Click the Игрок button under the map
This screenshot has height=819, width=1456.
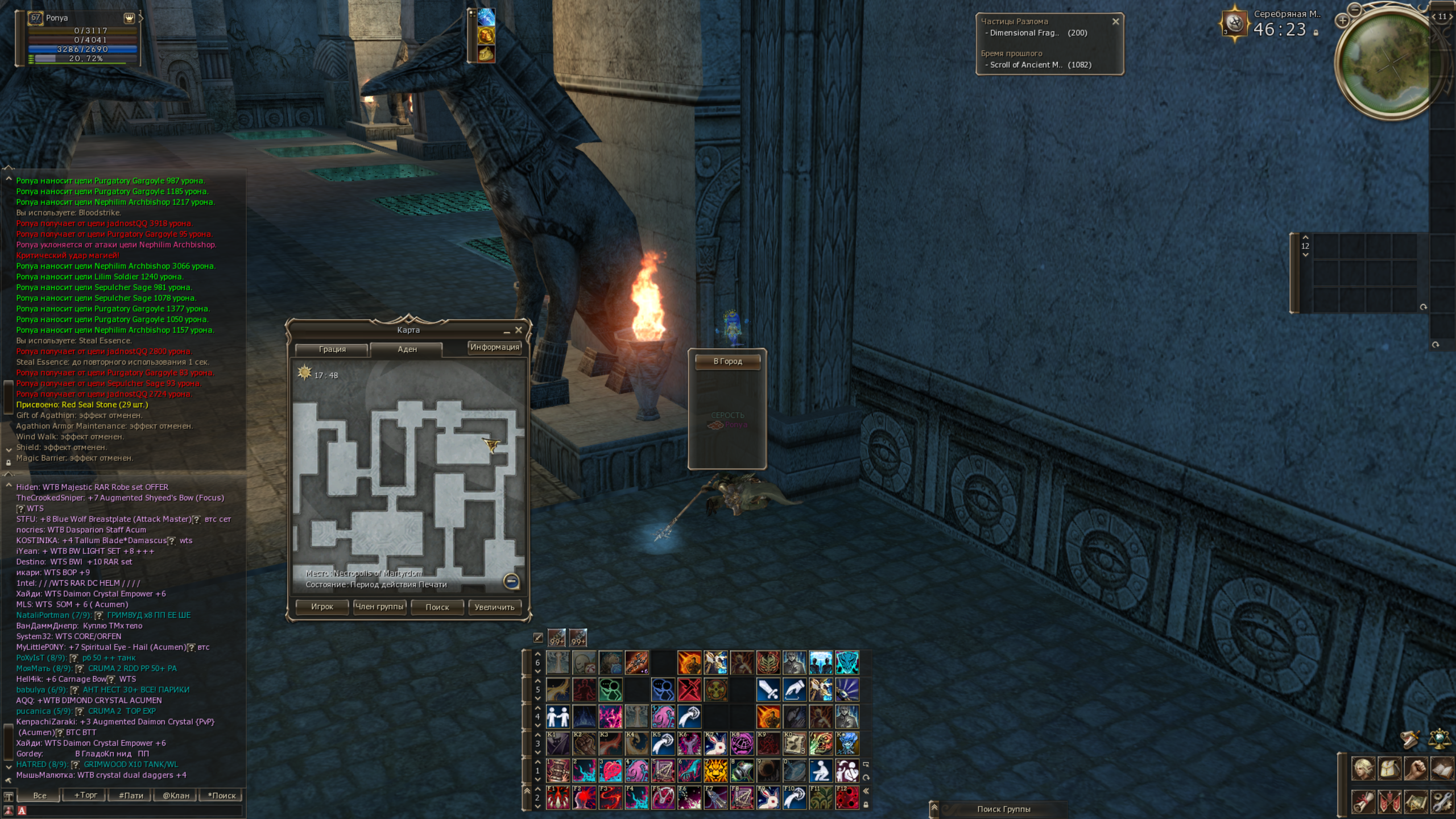pos(322,607)
